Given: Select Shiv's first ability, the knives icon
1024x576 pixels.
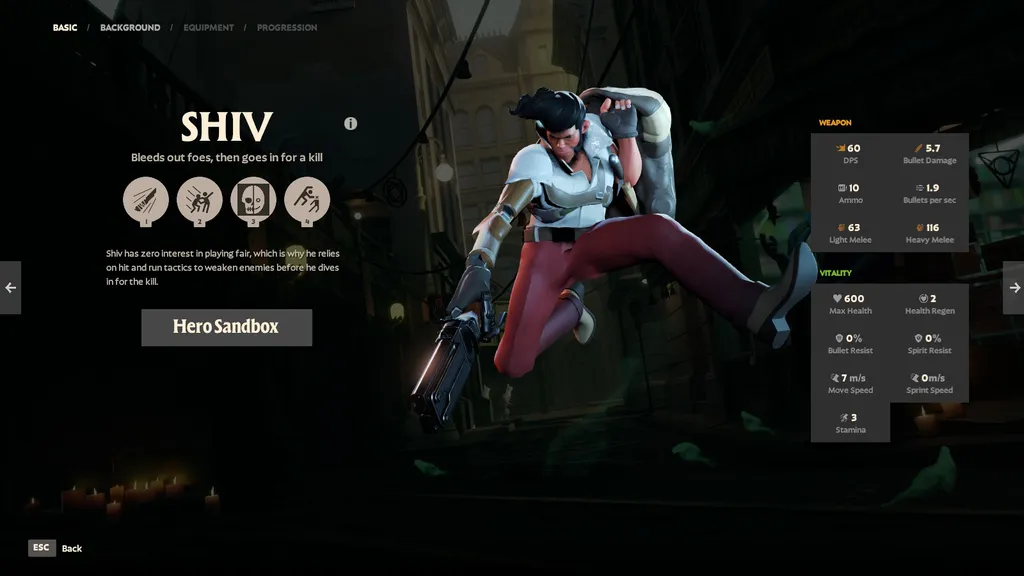Looking at the screenshot, I should point(146,200).
